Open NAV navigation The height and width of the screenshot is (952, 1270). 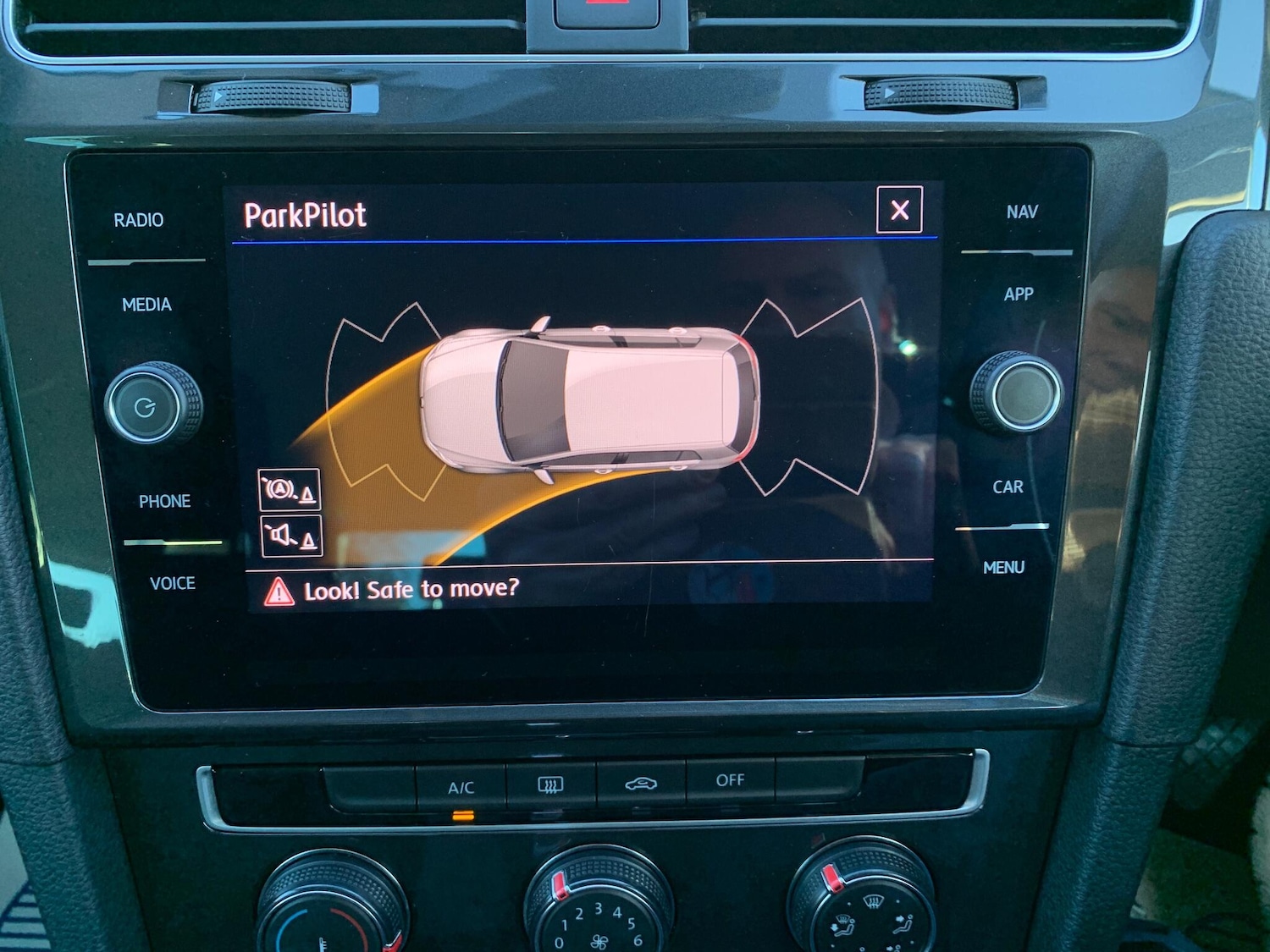1022,212
